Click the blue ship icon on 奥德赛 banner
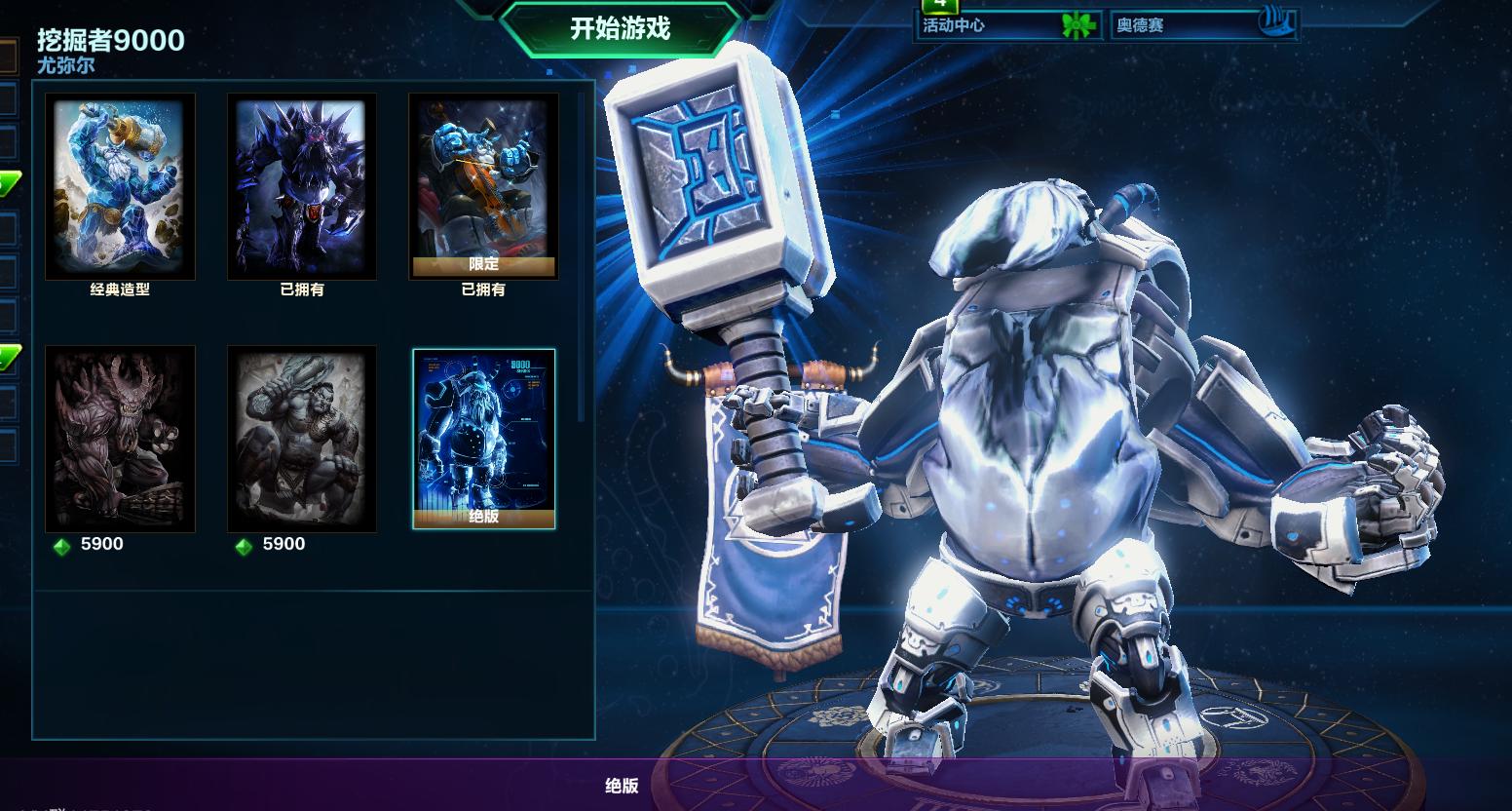The image size is (1512, 811). pos(1278,23)
